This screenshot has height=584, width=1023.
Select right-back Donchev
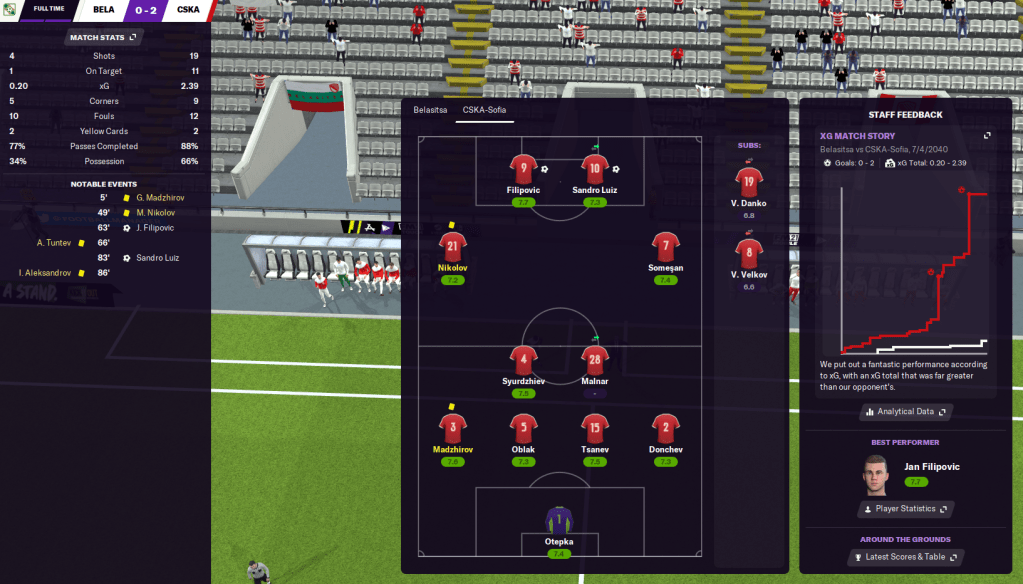(665, 428)
